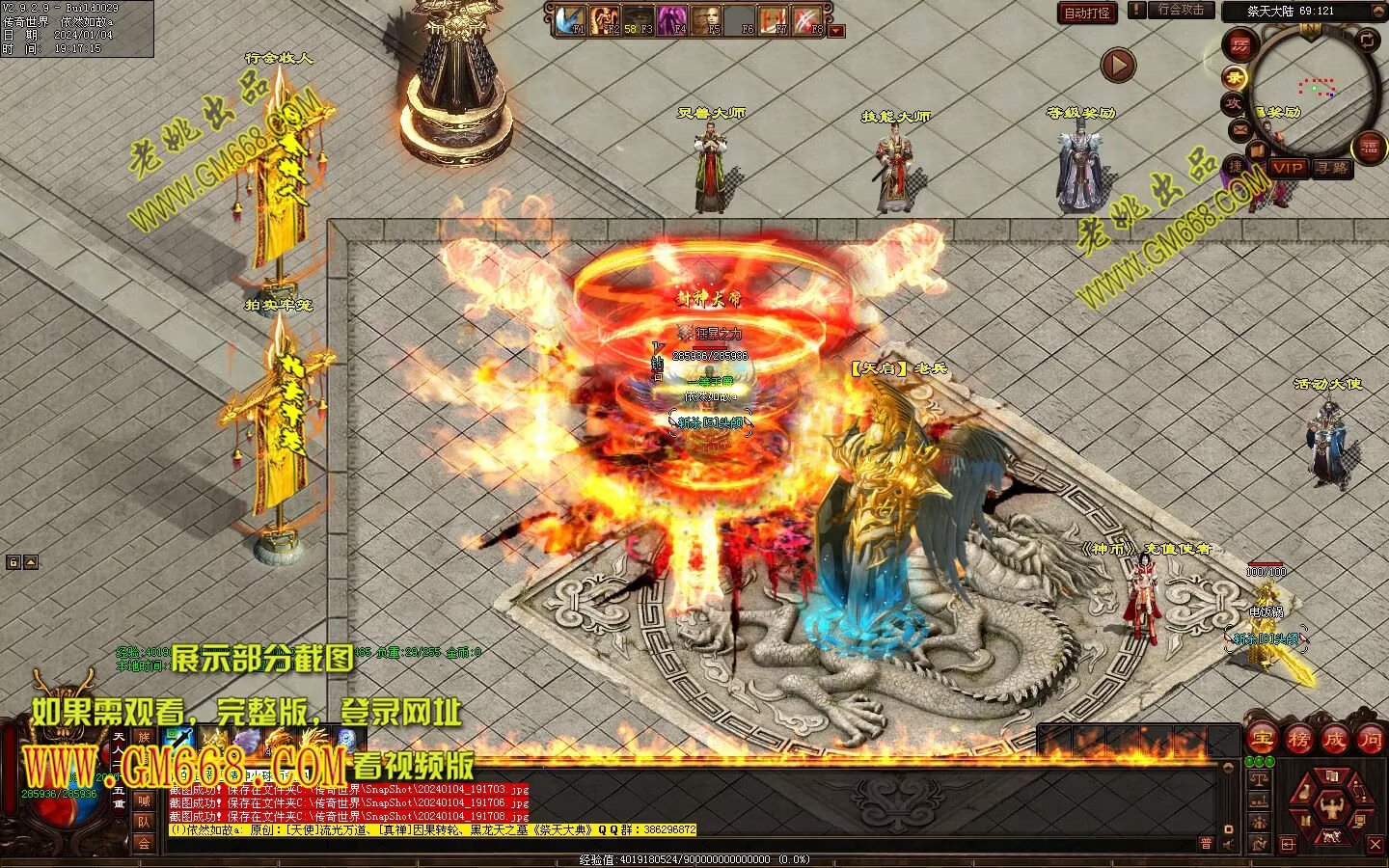This screenshot has width=1389, height=868.
Task: Toggle the 自动打怪 auto-fight button
Action: click(1087, 13)
